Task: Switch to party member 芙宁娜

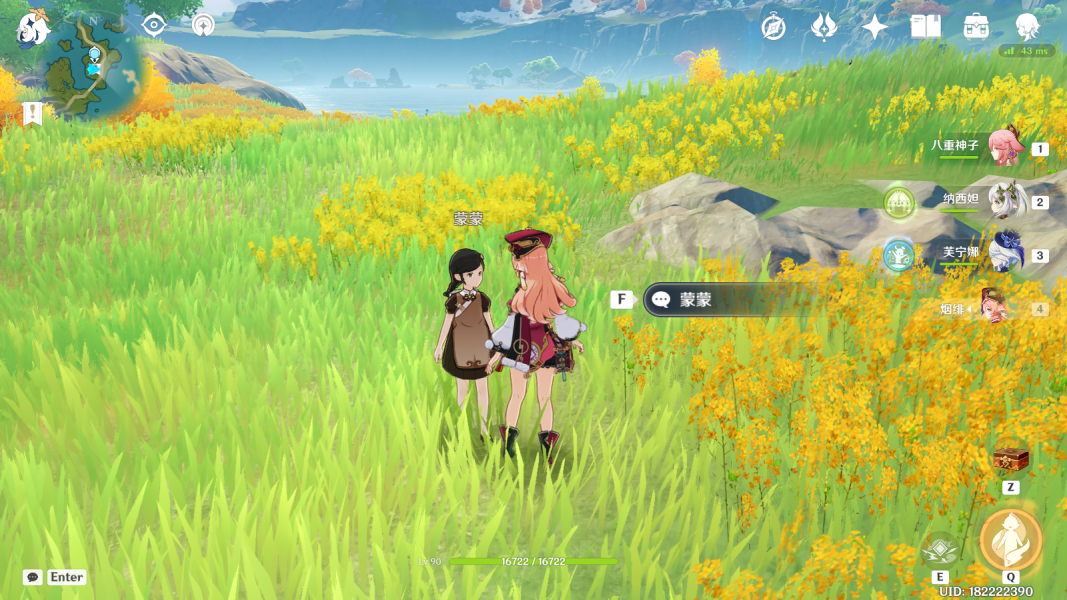Action: [x=1006, y=253]
